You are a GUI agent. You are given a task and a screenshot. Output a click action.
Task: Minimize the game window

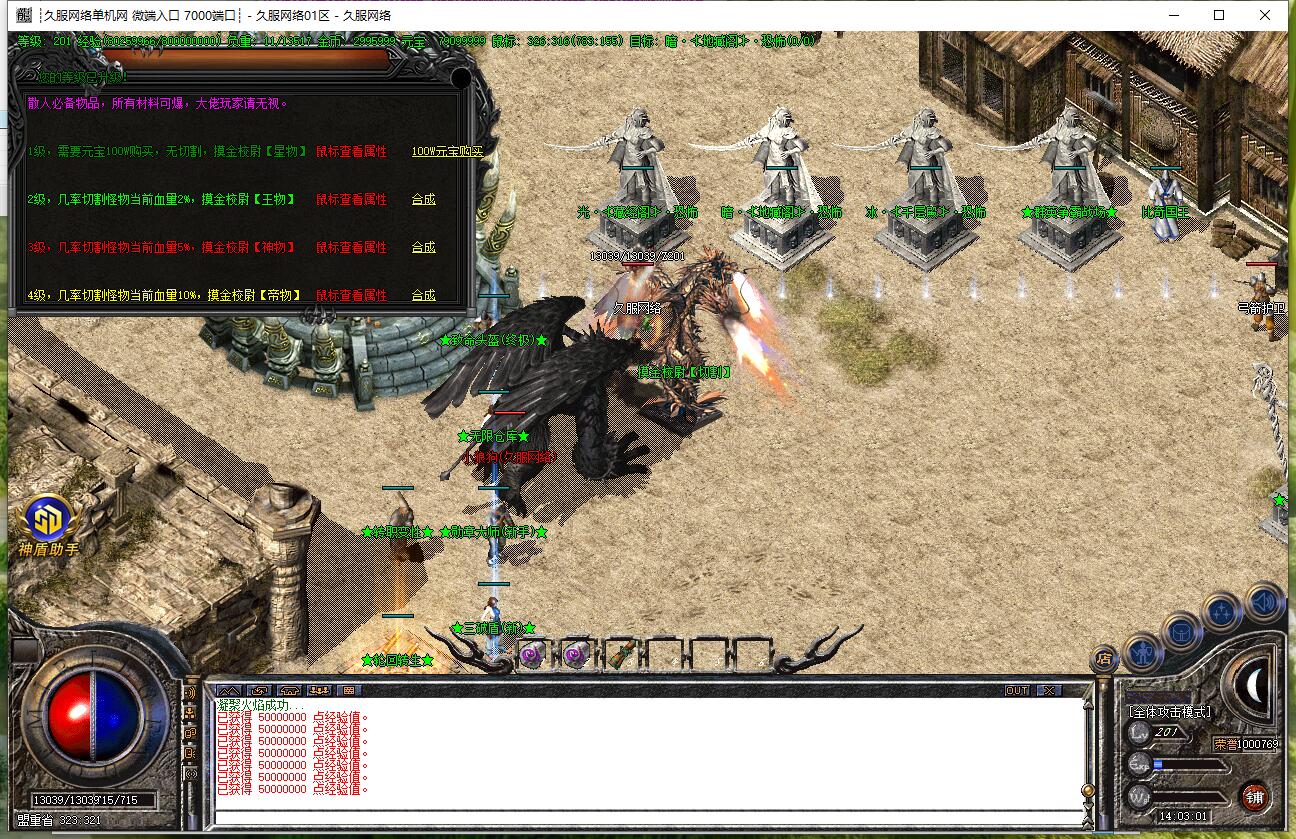tap(1173, 15)
